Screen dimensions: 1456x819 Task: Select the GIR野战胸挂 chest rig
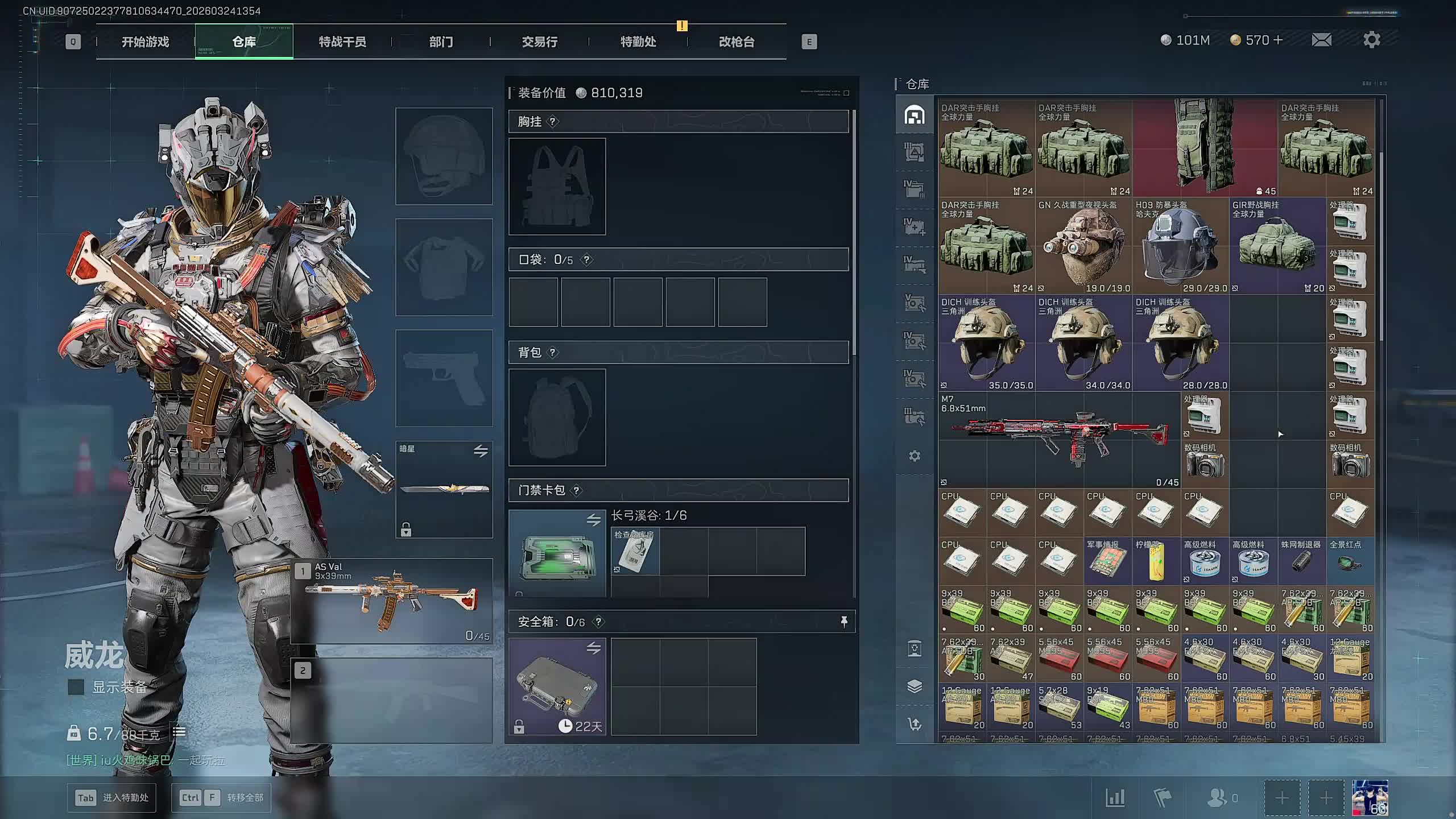point(1277,246)
